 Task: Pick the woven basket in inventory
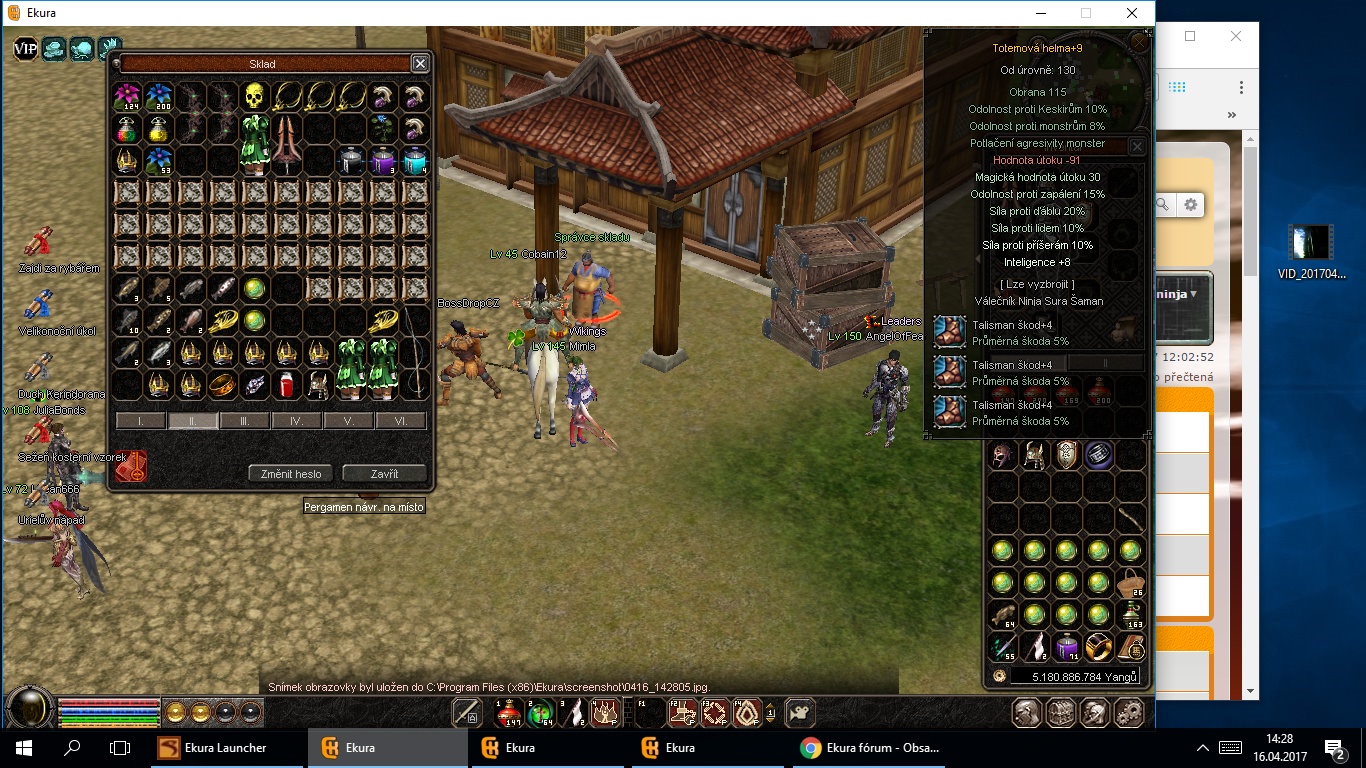(1131, 583)
